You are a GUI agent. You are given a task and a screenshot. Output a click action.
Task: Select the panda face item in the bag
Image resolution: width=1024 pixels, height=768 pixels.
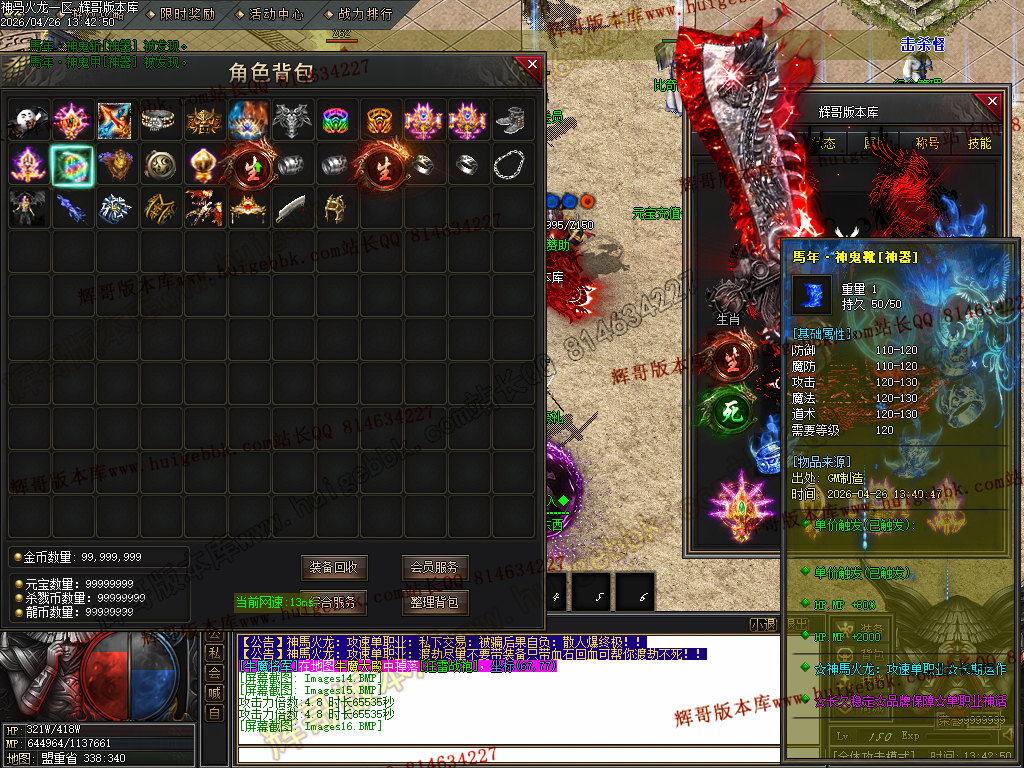tap(28, 121)
